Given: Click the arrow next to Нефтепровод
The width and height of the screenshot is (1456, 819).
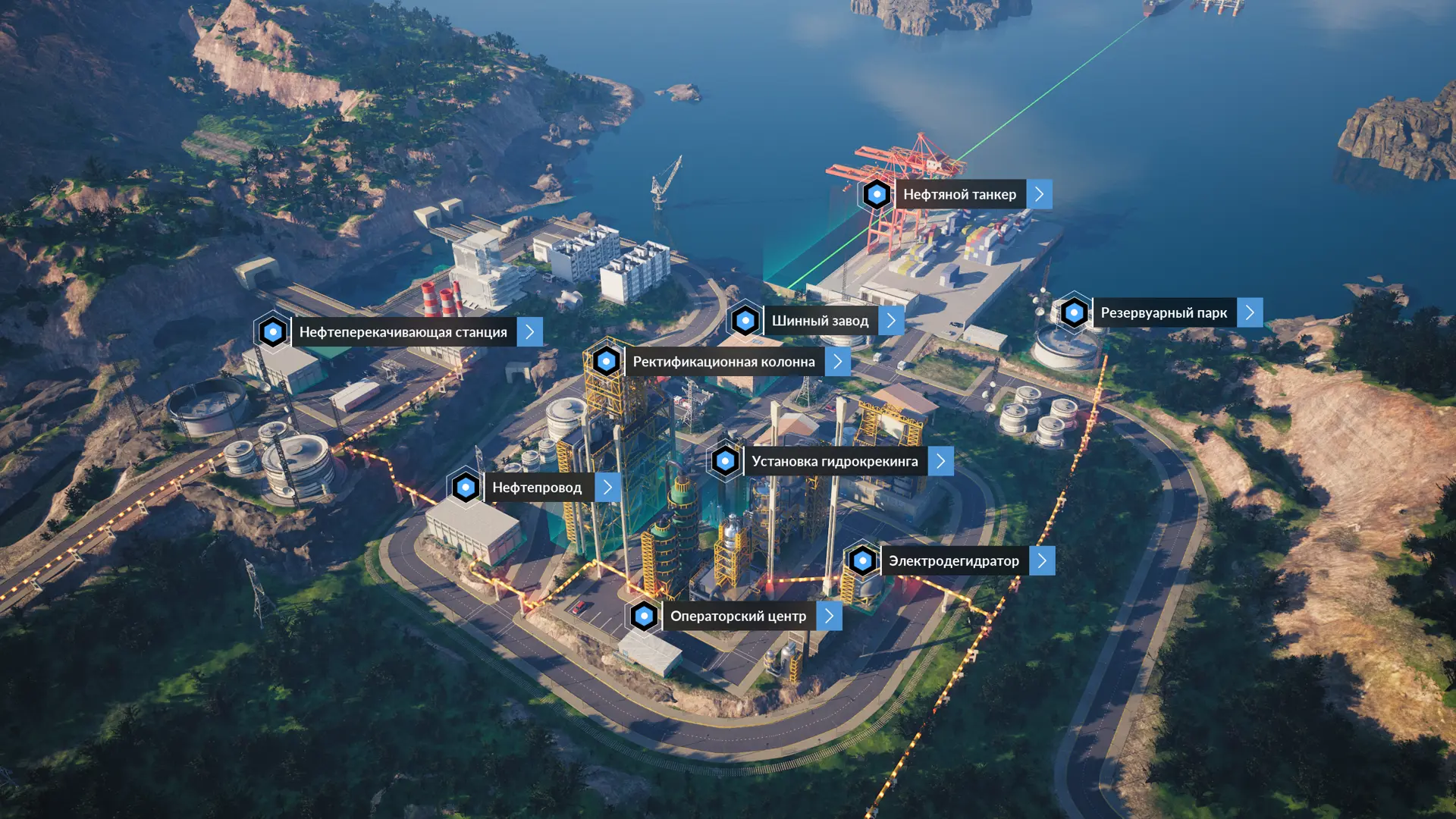Looking at the screenshot, I should pos(607,488).
